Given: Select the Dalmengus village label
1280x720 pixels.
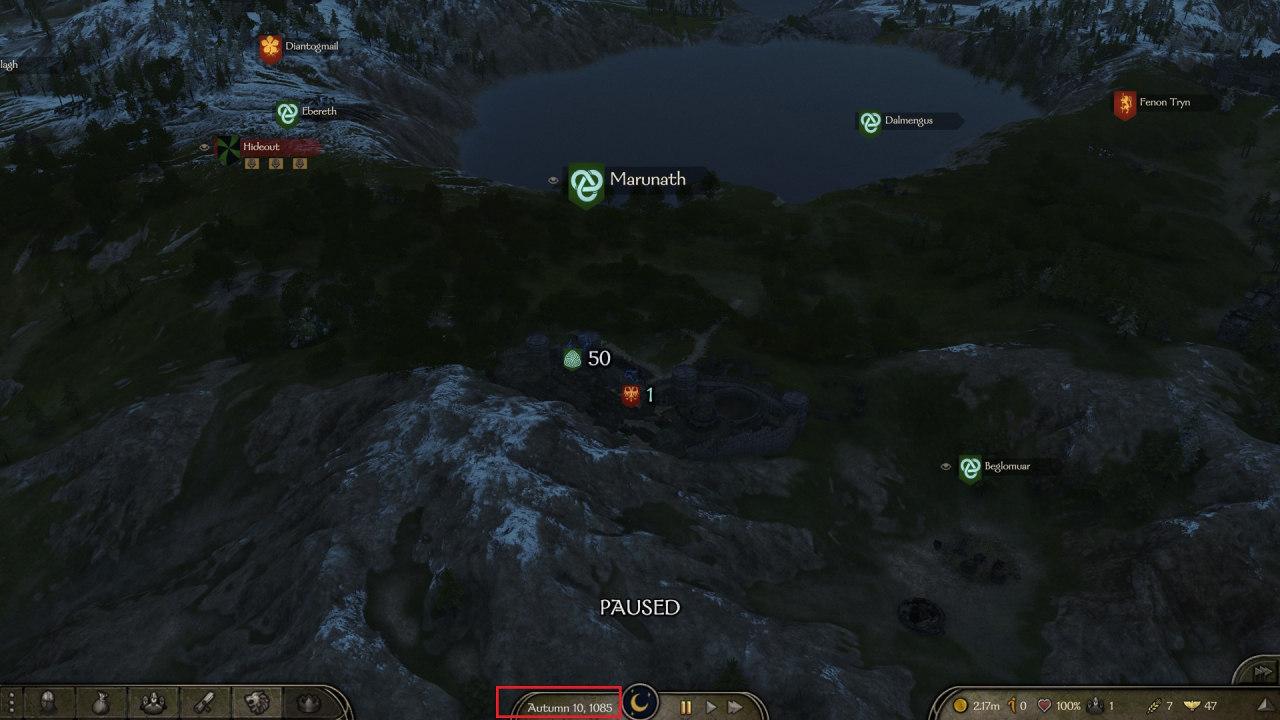Looking at the screenshot, I should (907, 121).
